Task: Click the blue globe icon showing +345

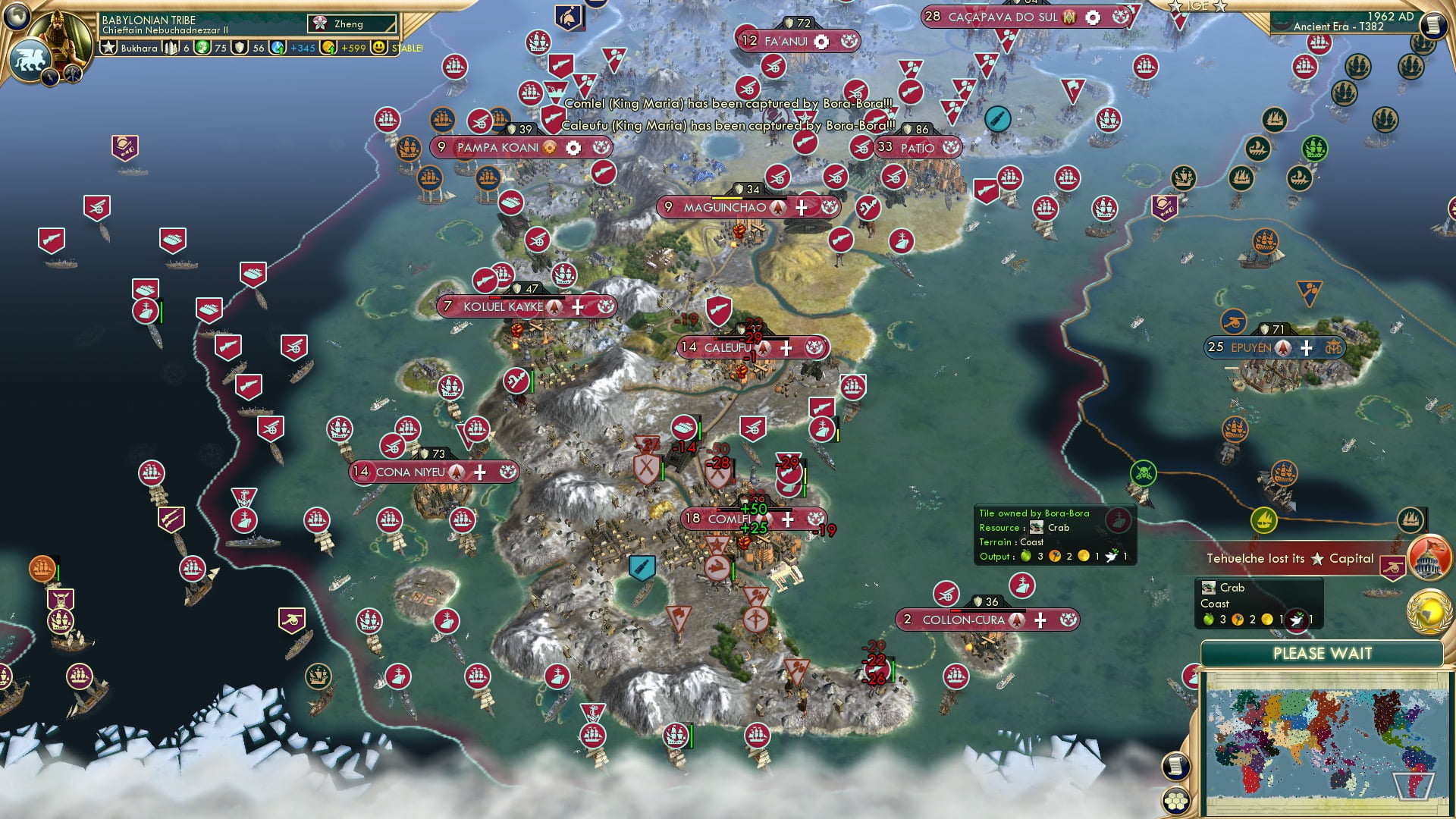Action: click(x=276, y=48)
